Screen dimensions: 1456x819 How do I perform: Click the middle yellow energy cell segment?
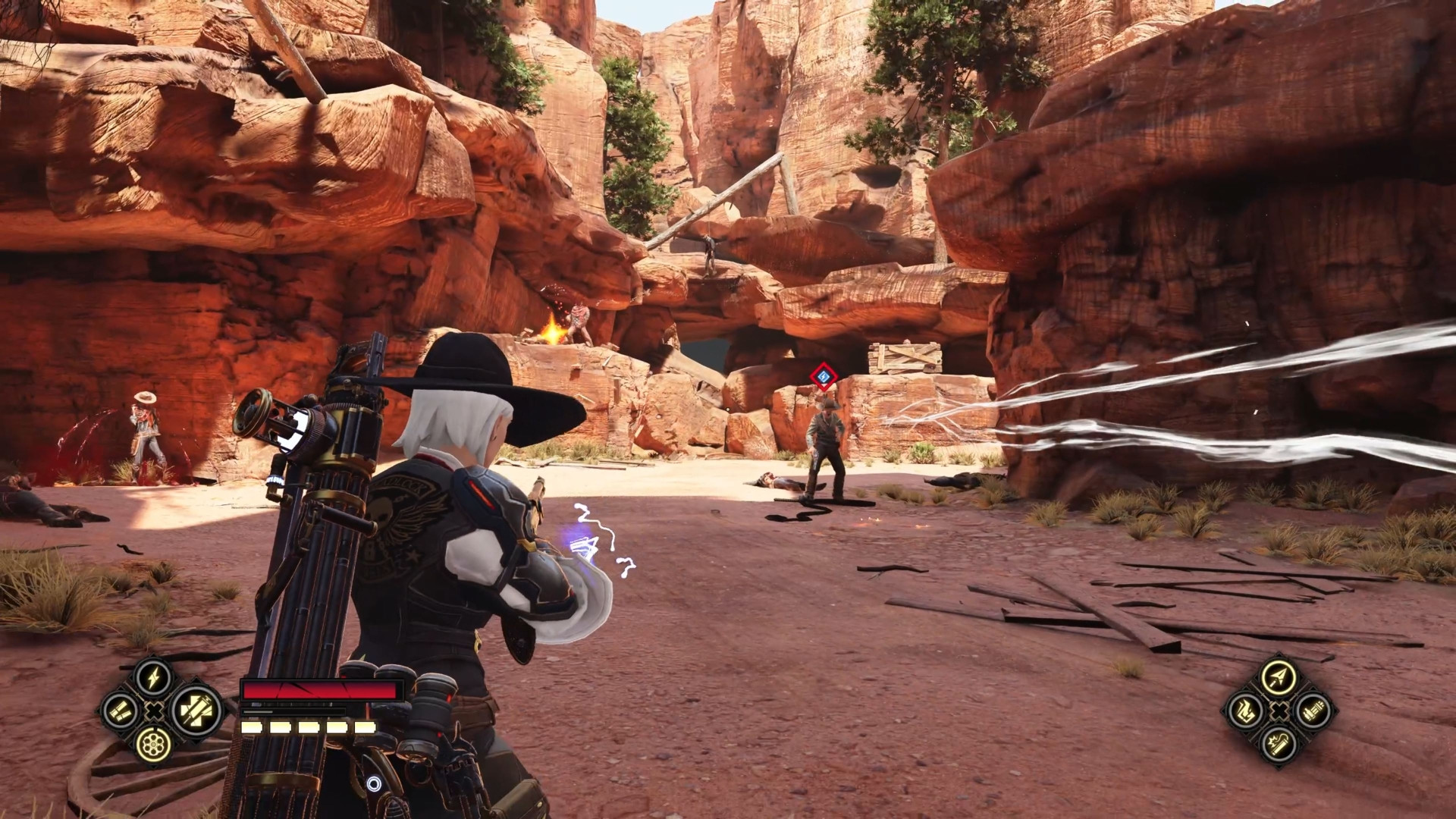tap(308, 729)
